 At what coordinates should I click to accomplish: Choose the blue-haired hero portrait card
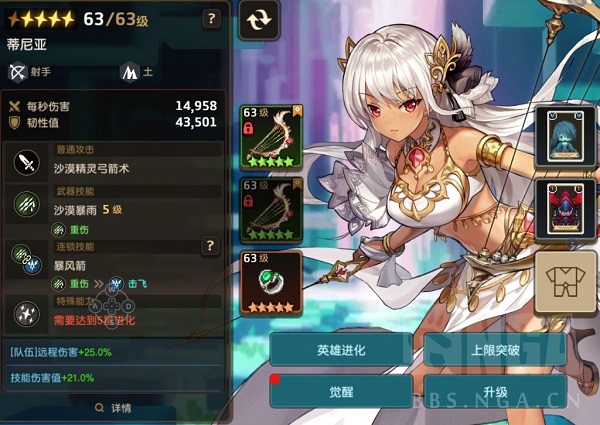pos(563,136)
